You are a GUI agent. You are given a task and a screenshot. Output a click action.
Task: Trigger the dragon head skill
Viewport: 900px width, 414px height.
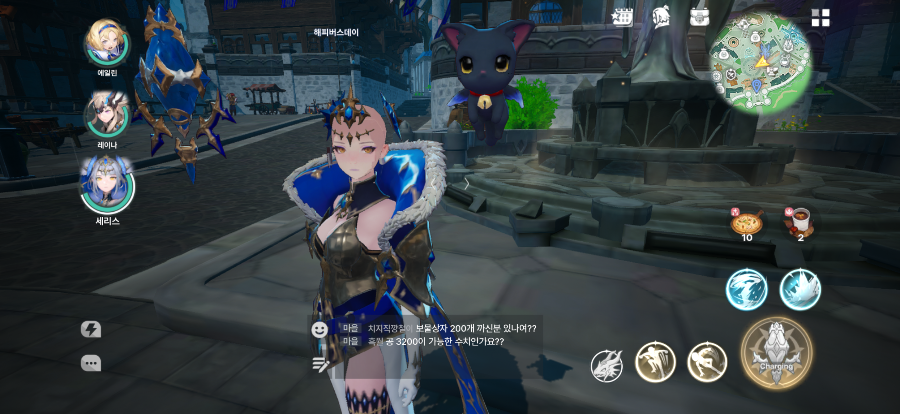(x=606, y=365)
